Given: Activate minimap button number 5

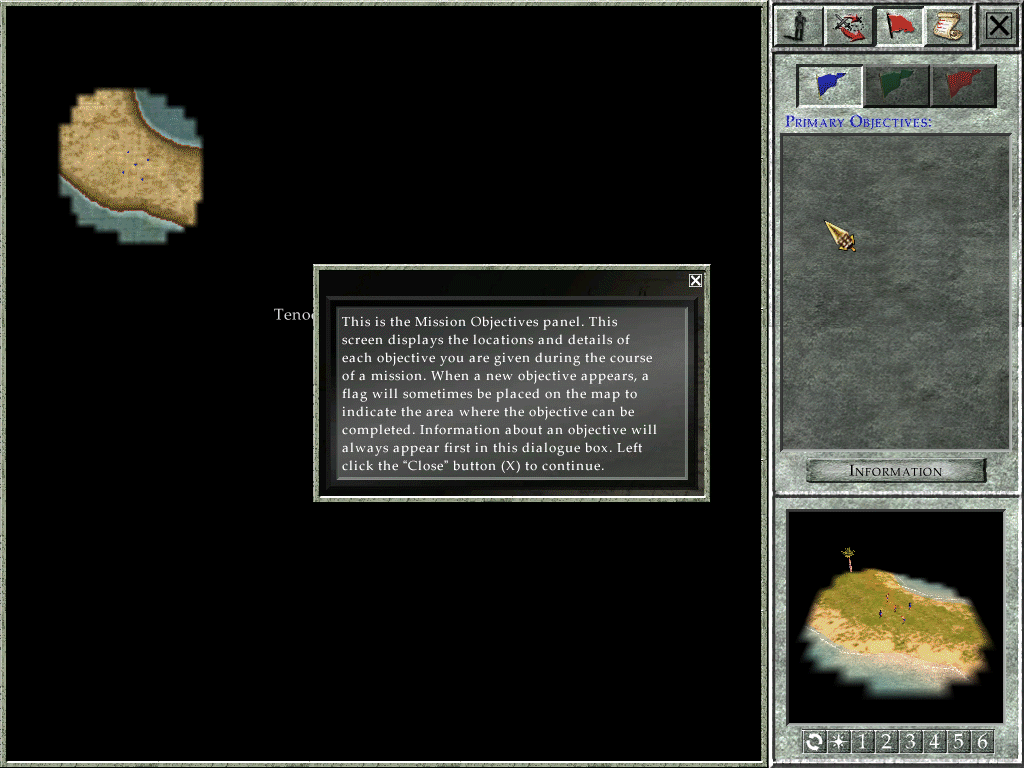Looking at the screenshot, I should 958,742.
